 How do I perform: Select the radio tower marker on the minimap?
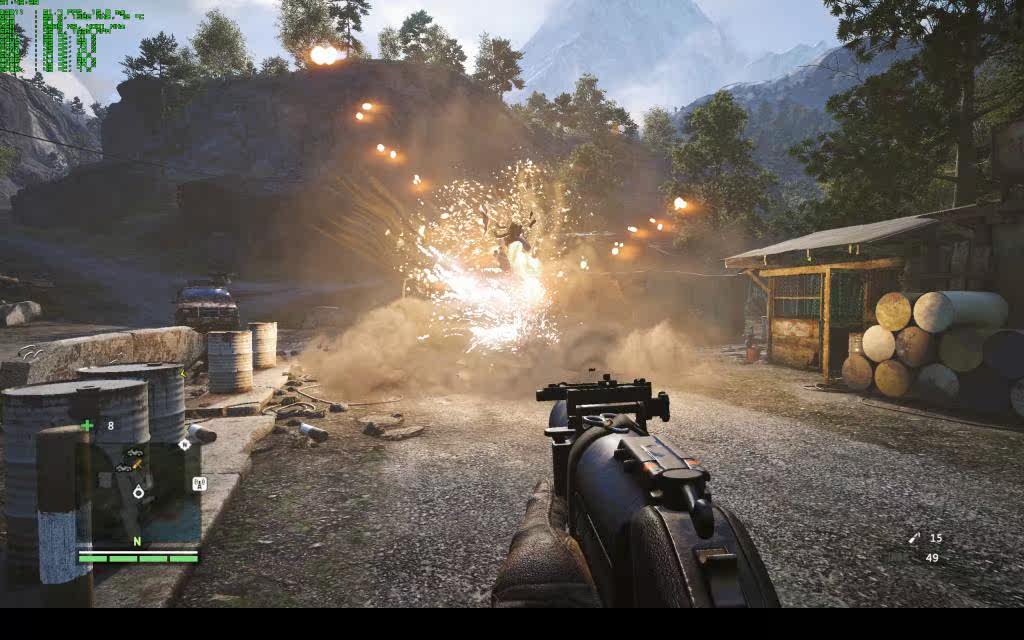click(198, 484)
